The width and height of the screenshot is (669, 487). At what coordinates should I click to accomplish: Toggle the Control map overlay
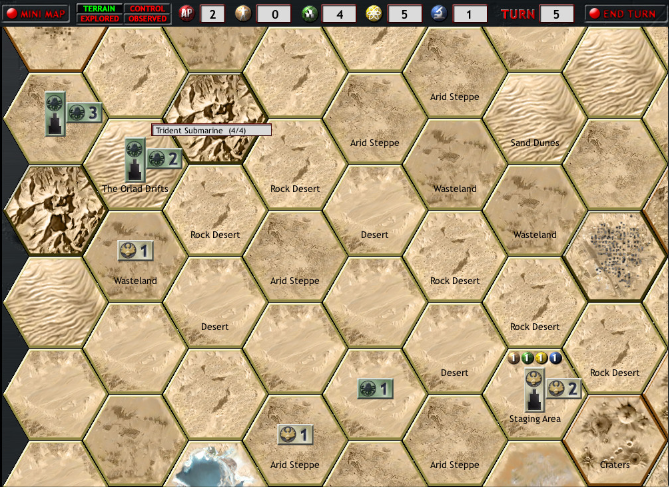tap(147, 8)
